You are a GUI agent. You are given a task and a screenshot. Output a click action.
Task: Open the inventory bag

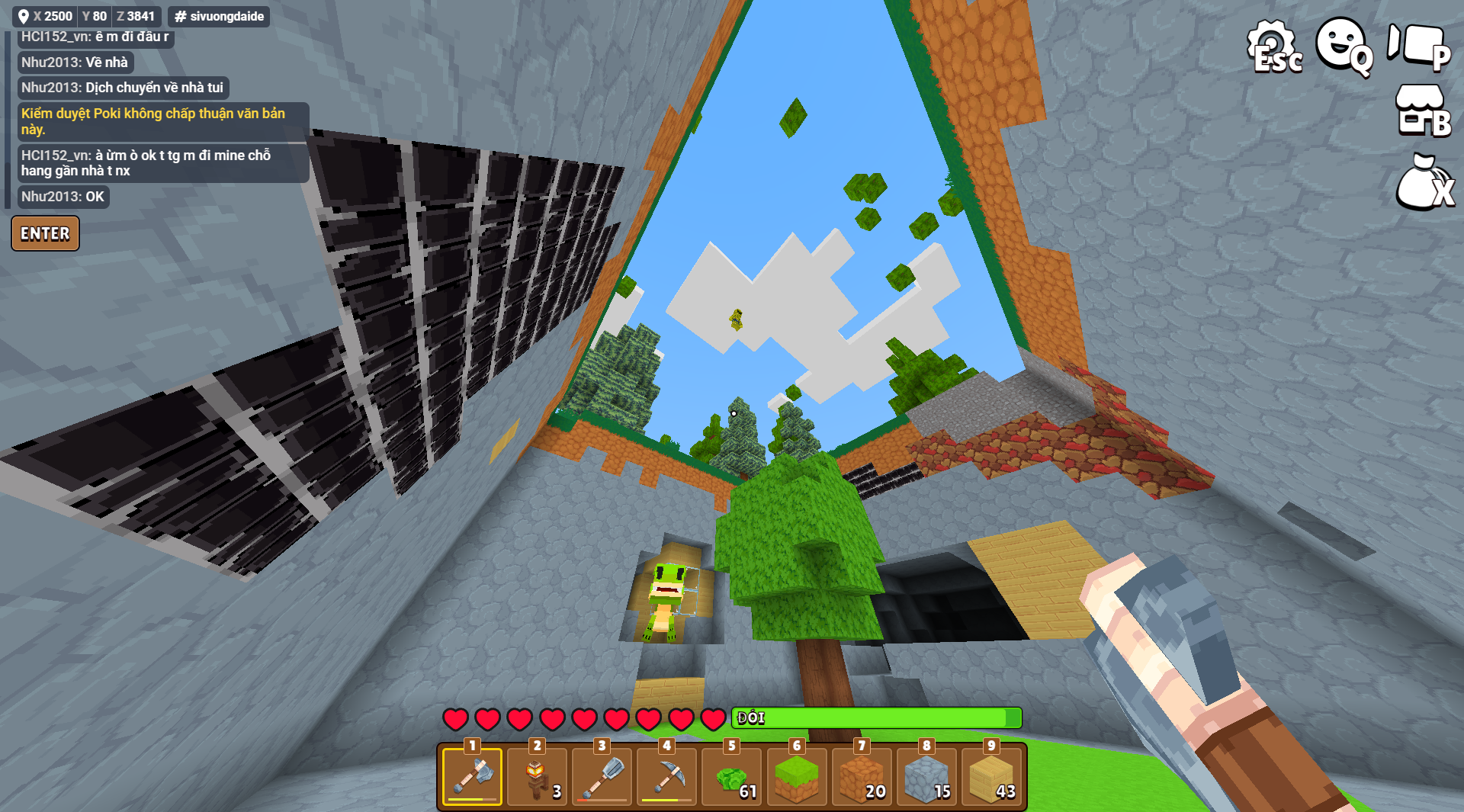pyautogui.click(x=1423, y=183)
